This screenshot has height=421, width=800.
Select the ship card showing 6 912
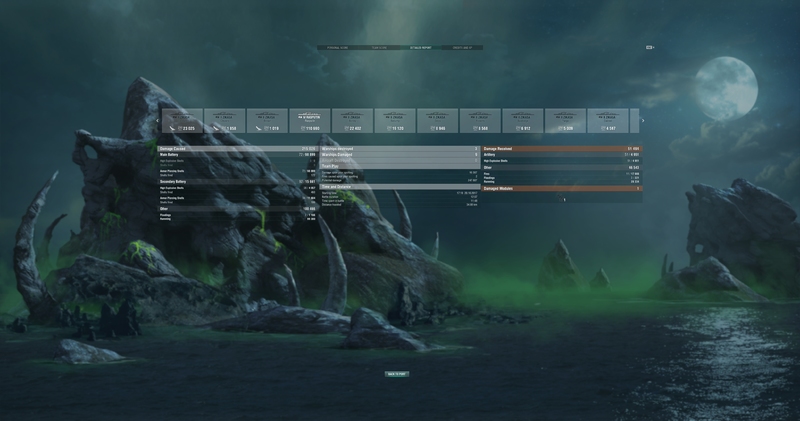click(523, 121)
